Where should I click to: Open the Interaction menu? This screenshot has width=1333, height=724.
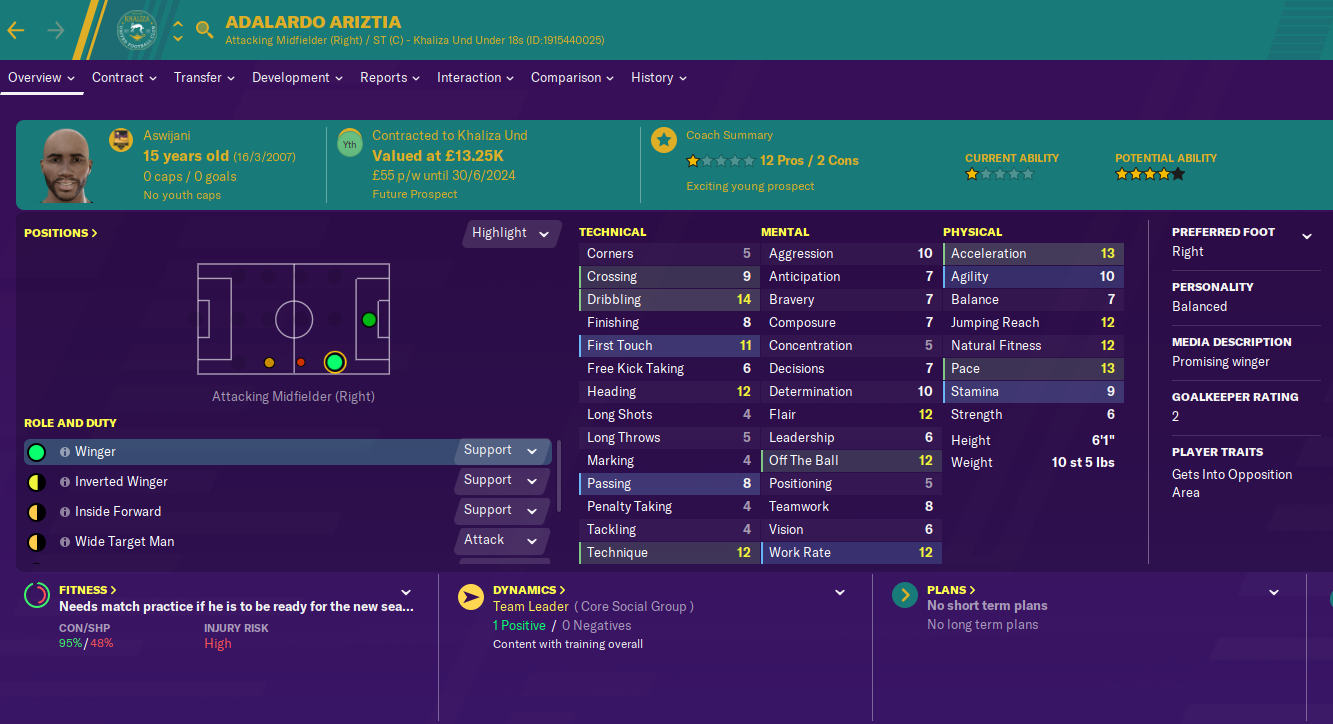click(475, 78)
